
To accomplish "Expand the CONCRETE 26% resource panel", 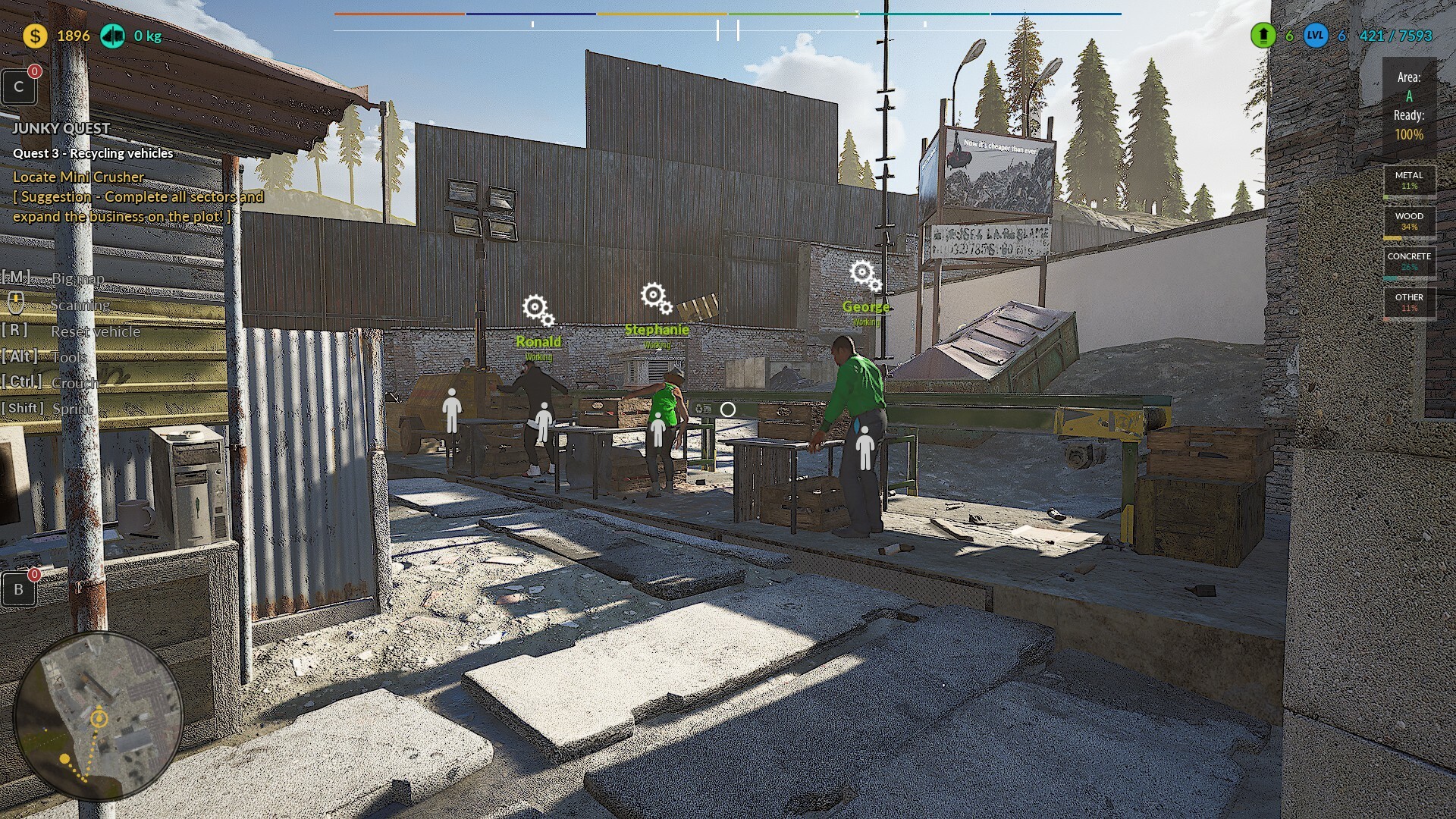I will point(1408,262).
